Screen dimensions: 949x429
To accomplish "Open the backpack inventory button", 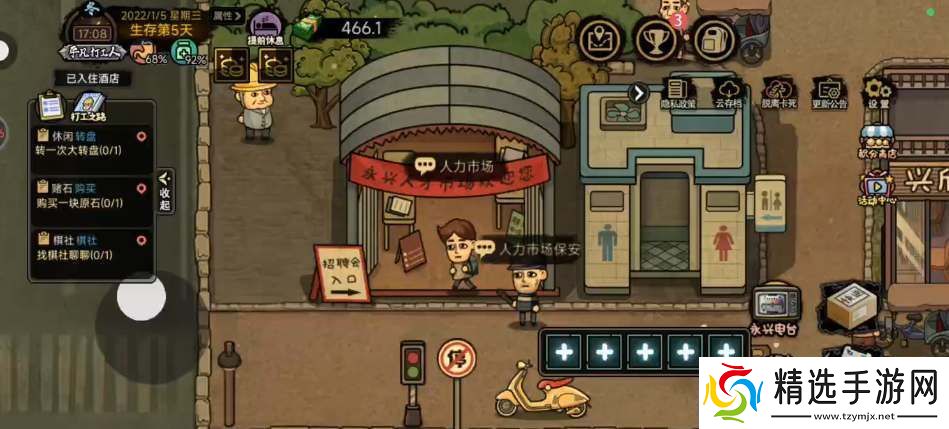I will 713,40.
